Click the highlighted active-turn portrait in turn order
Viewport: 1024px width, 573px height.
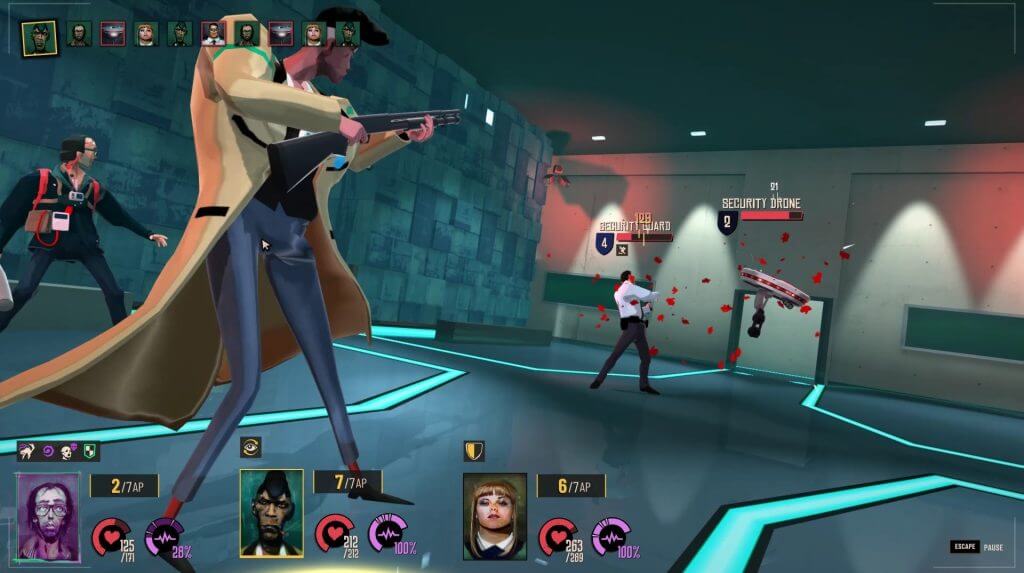pyautogui.click(x=39, y=36)
